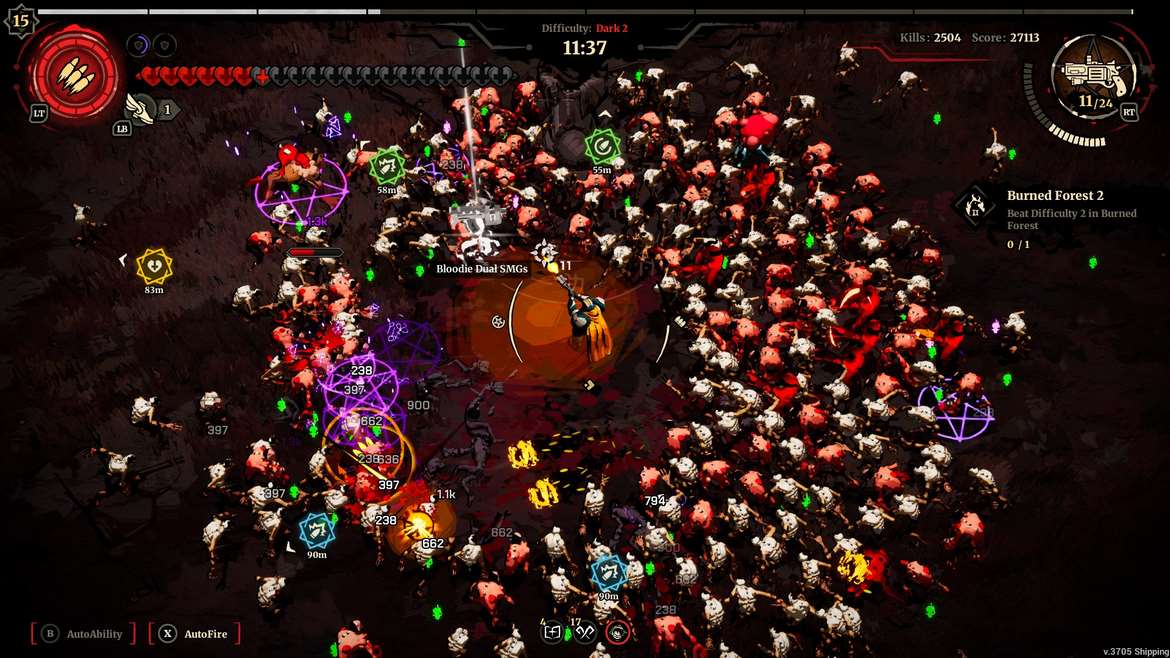Toggle the AutoAbility option

pos(84,633)
